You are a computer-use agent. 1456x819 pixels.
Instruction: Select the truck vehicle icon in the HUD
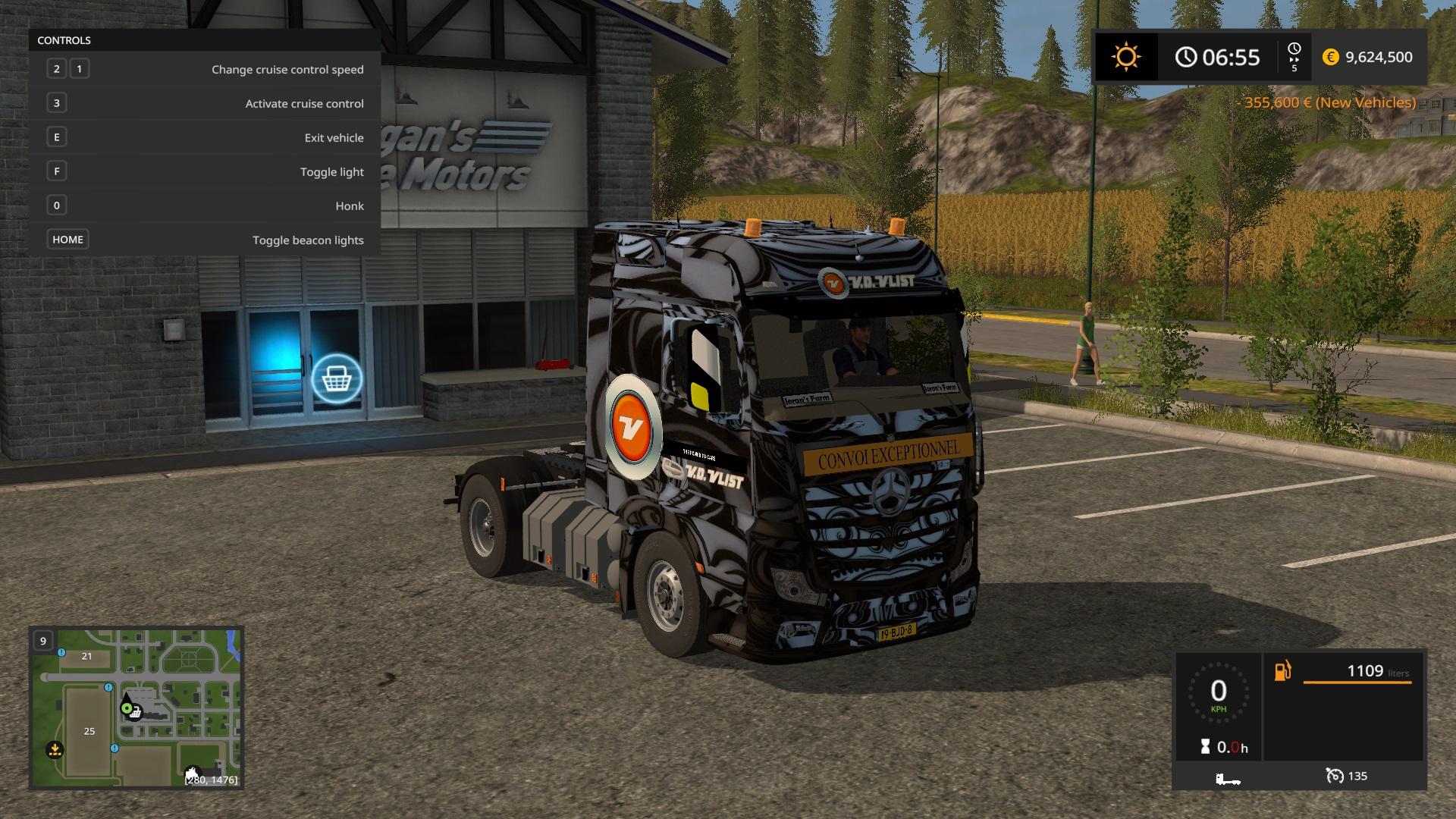1227,778
